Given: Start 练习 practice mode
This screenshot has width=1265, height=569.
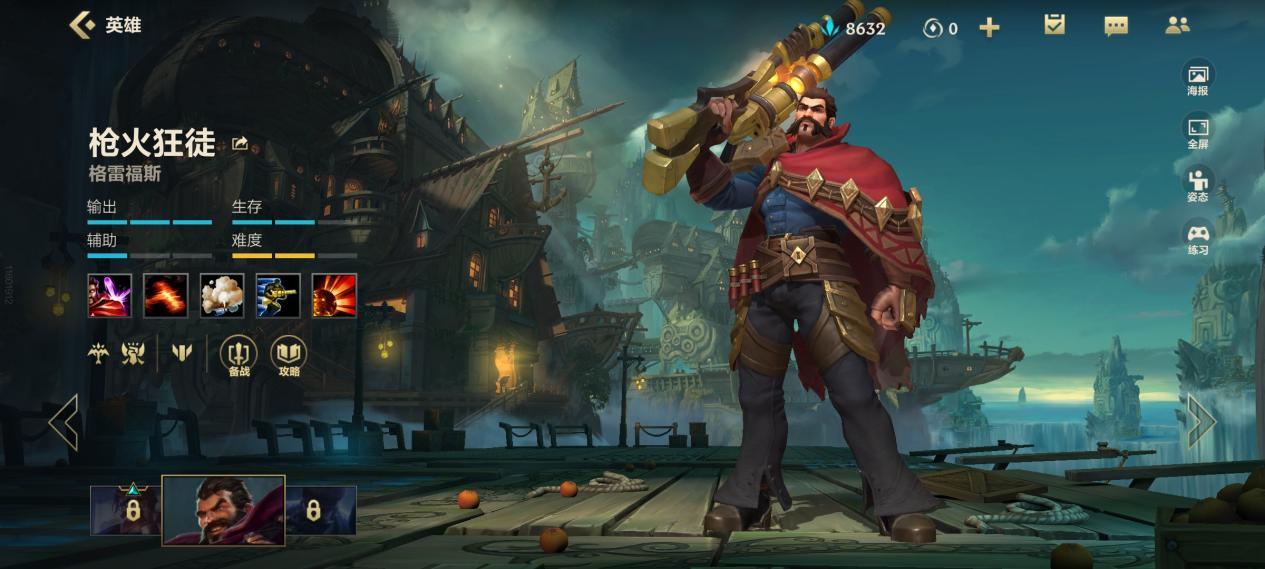Looking at the screenshot, I should click(1197, 238).
